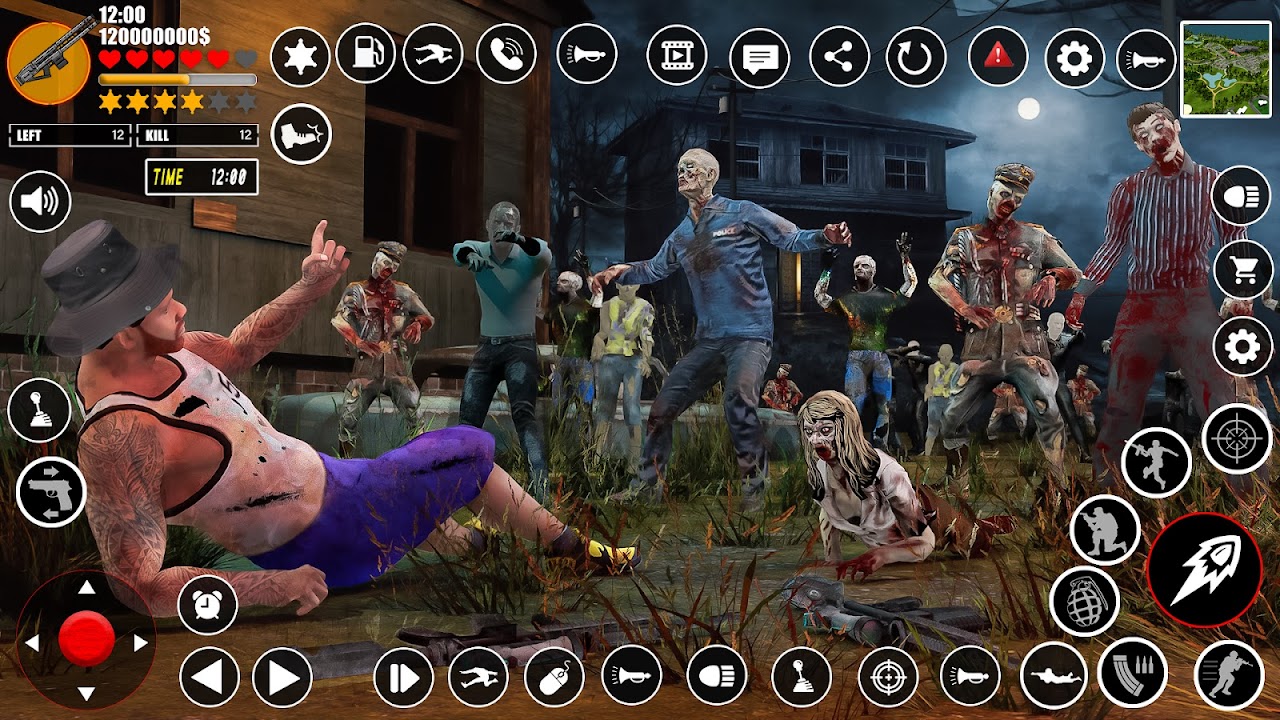Select the computer mouse icon
The height and width of the screenshot is (720, 1280).
click(x=554, y=677)
